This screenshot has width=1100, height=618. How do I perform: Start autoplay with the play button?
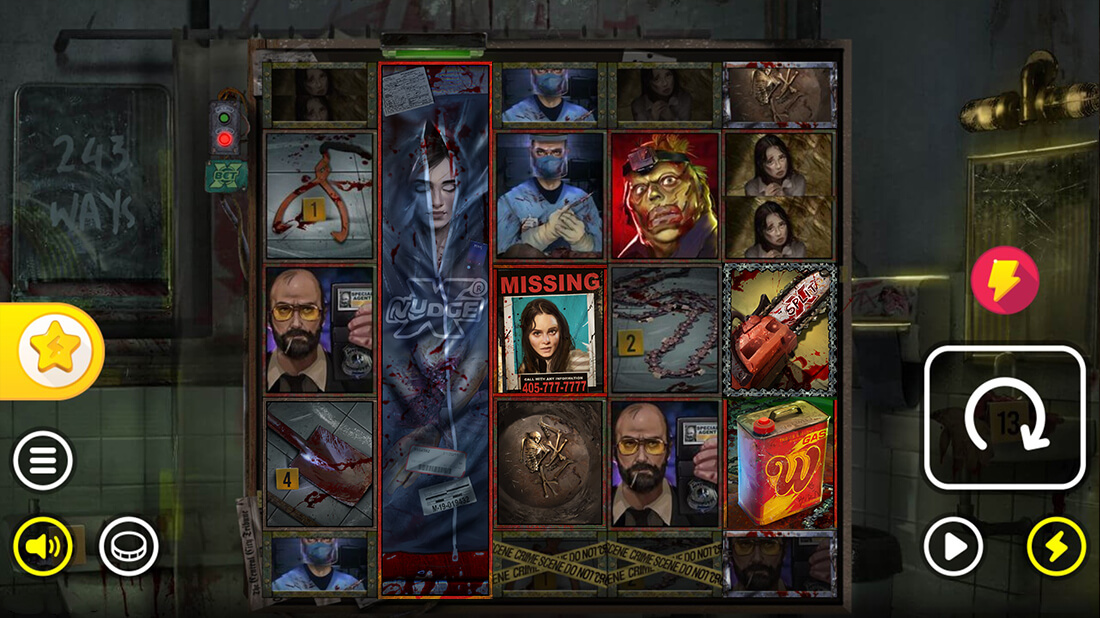pyautogui.click(x=953, y=546)
